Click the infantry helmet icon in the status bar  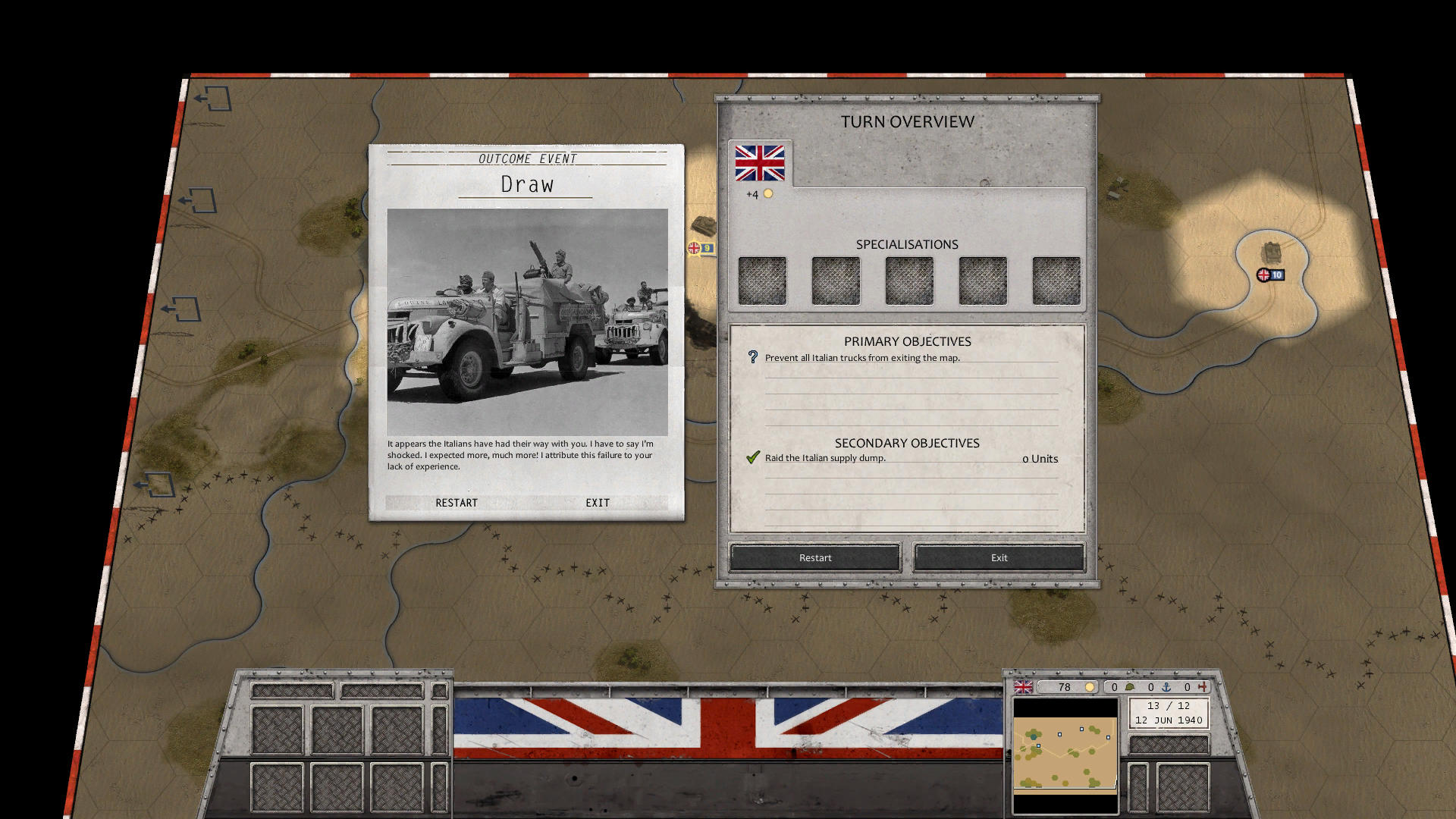pyautogui.click(x=1130, y=687)
